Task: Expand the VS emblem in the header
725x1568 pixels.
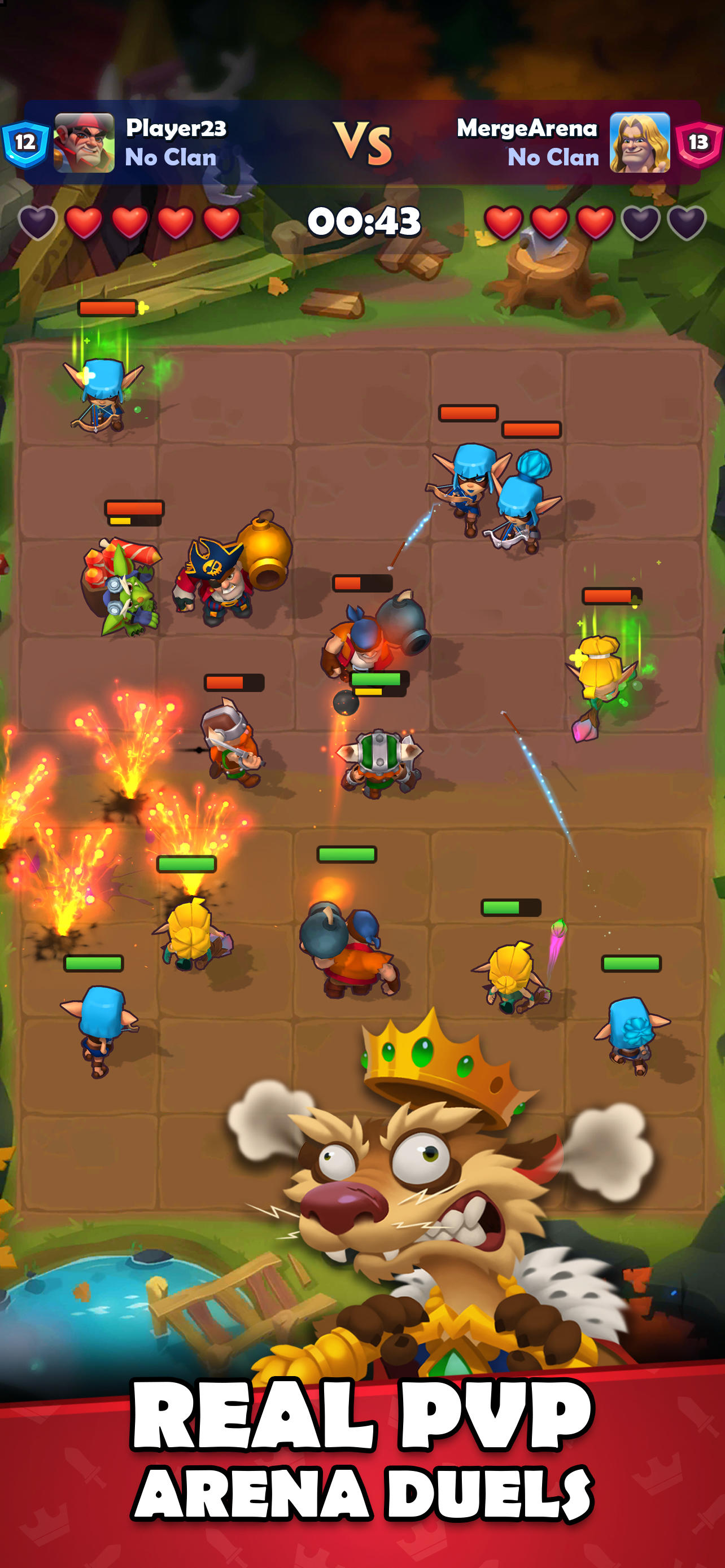Action: pyautogui.click(x=364, y=141)
